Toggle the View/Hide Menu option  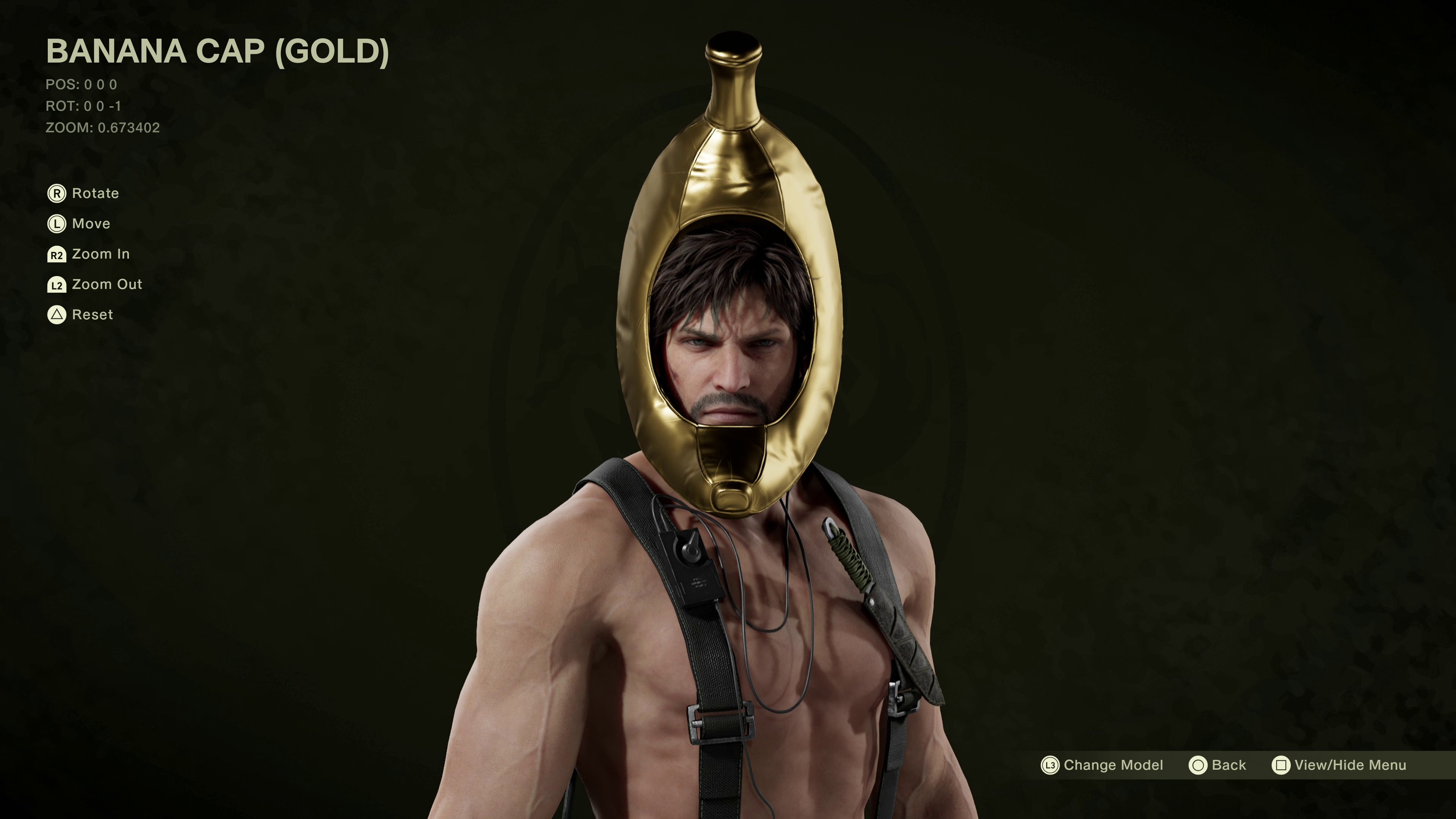tap(1339, 765)
